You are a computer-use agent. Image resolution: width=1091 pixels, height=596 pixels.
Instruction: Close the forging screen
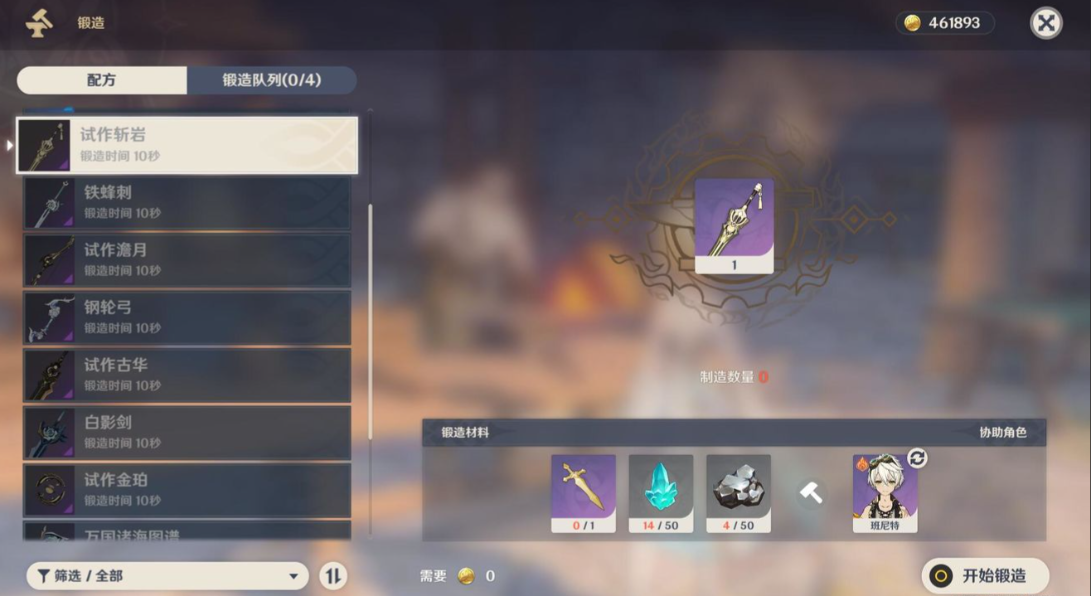coord(1046,23)
